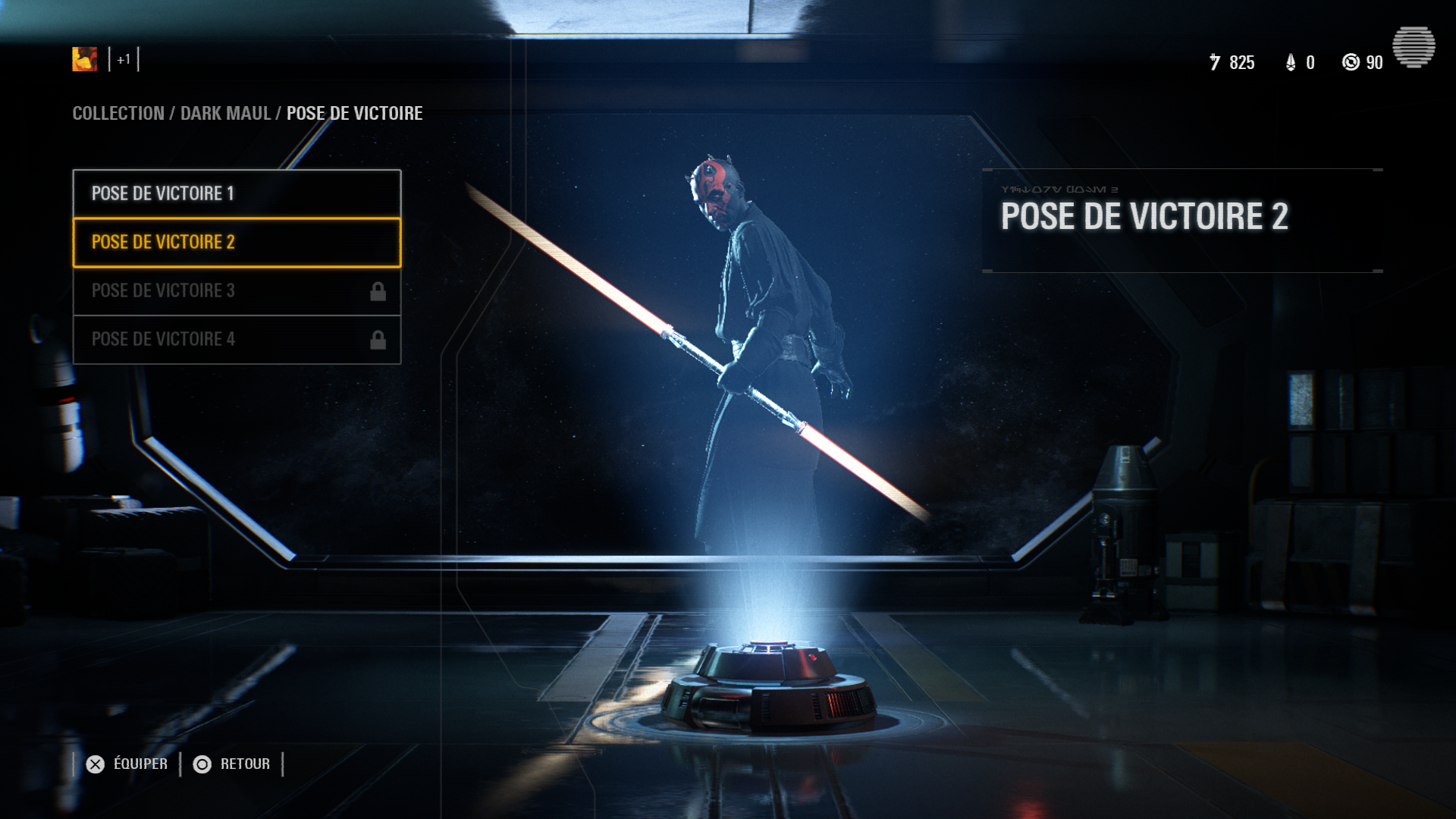Select Pose de Victoire 1
The height and width of the screenshot is (819, 1456).
pos(237,193)
